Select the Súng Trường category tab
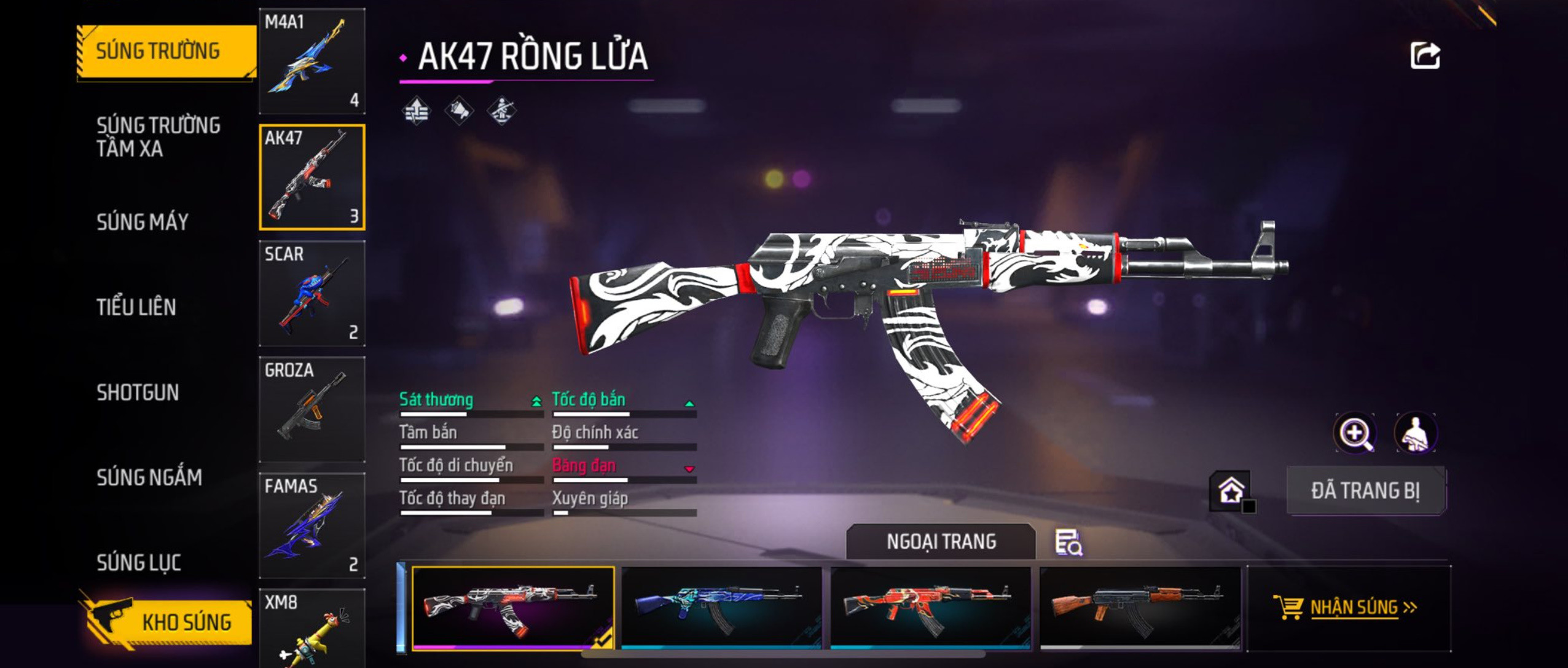This screenshot has height=668, width=1568. pyautogui.click(x=166, y=51)
